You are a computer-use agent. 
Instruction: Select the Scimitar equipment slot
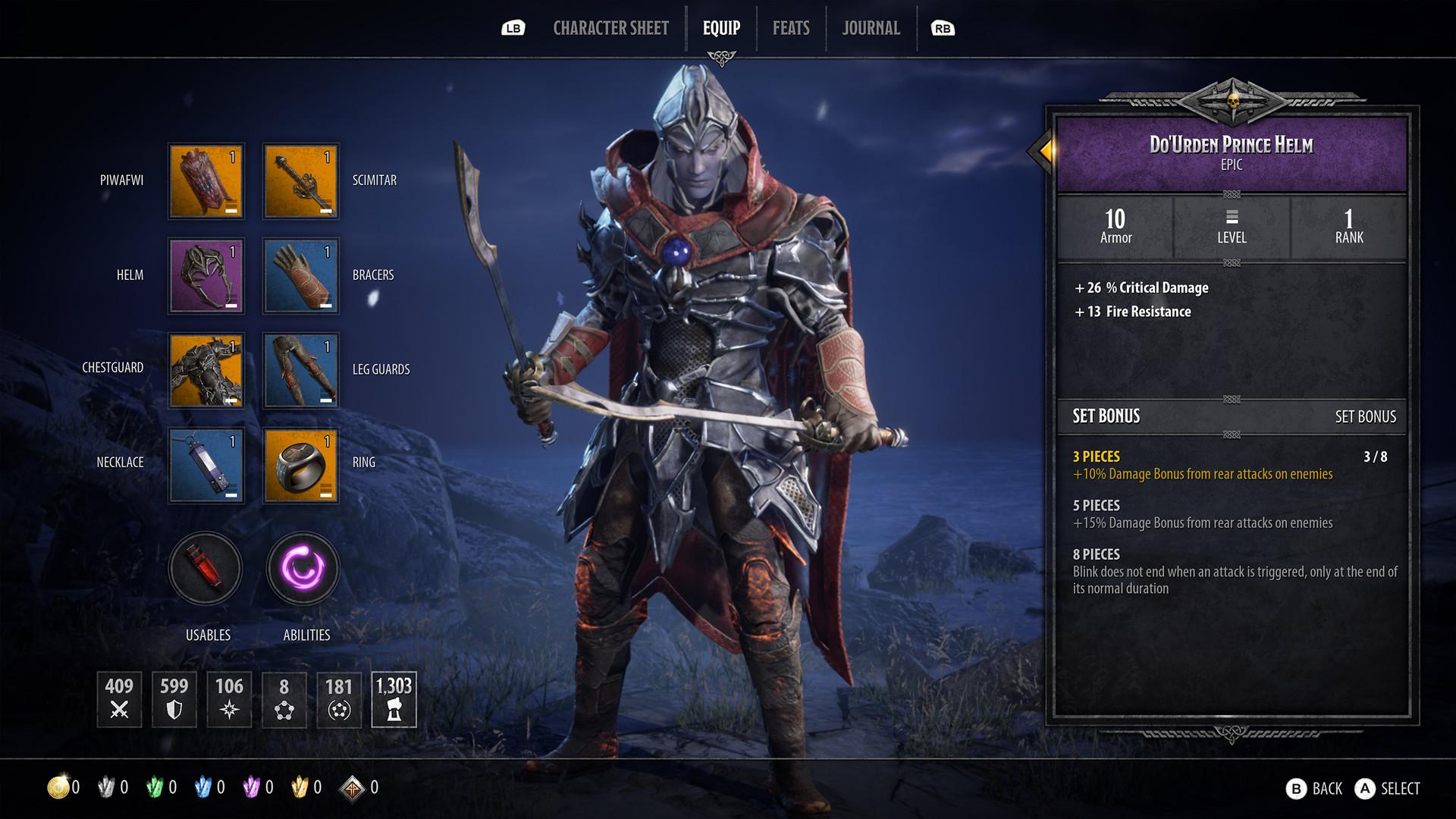(300, 180)
